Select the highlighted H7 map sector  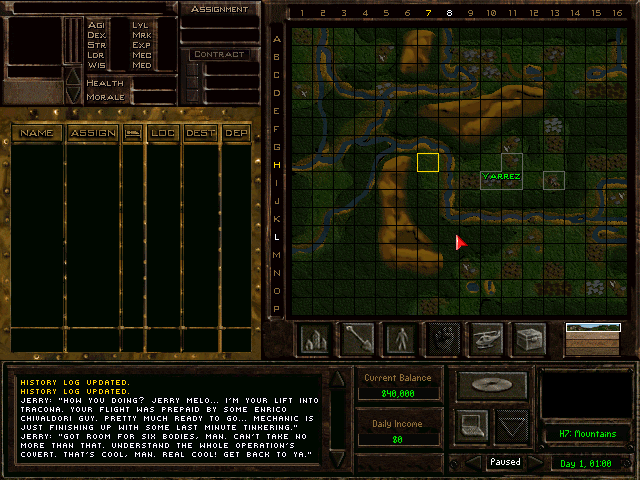pyautogui.click(x=428, y=162)
